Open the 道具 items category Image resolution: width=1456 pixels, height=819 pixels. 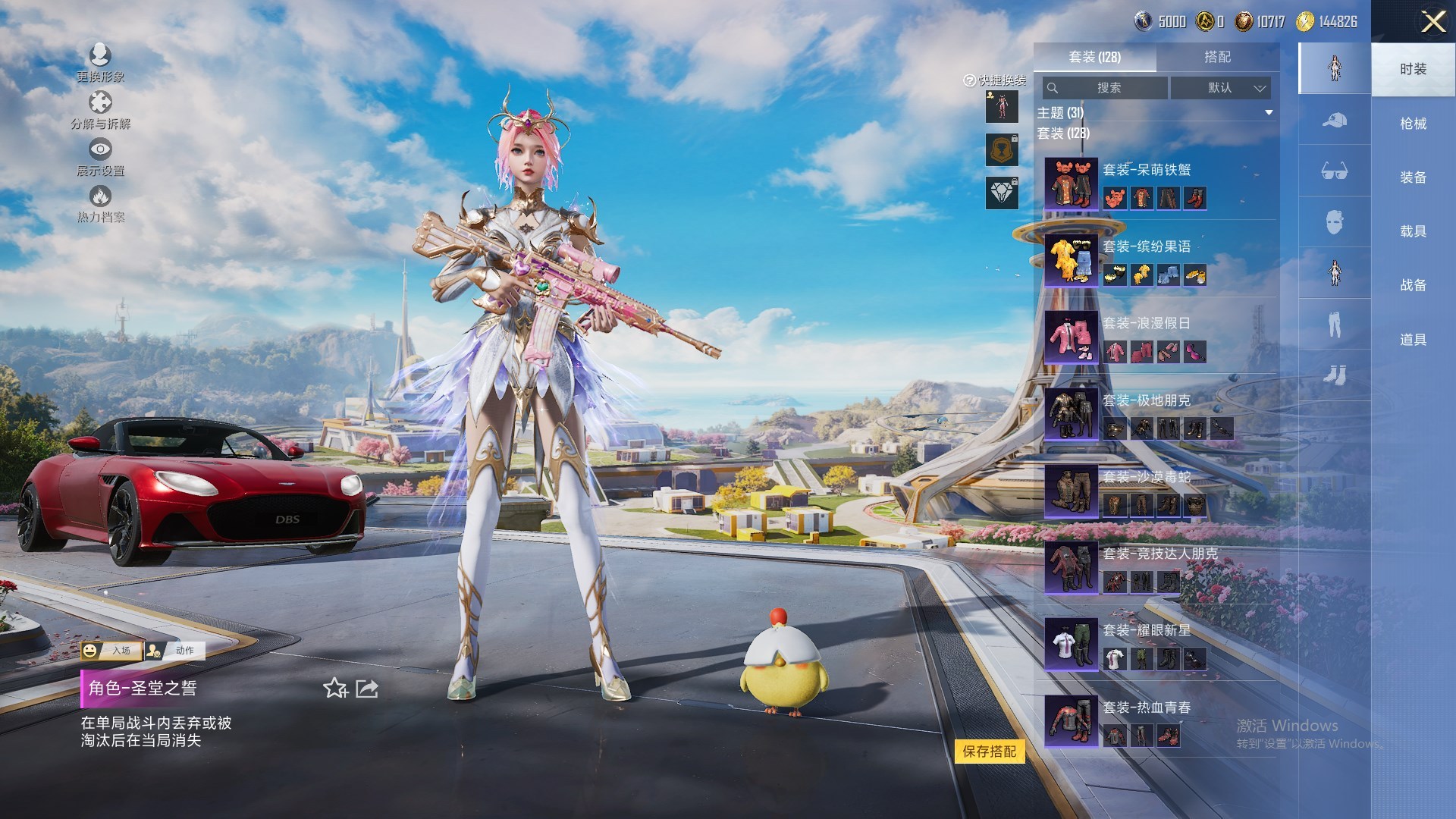(1413, 340)
